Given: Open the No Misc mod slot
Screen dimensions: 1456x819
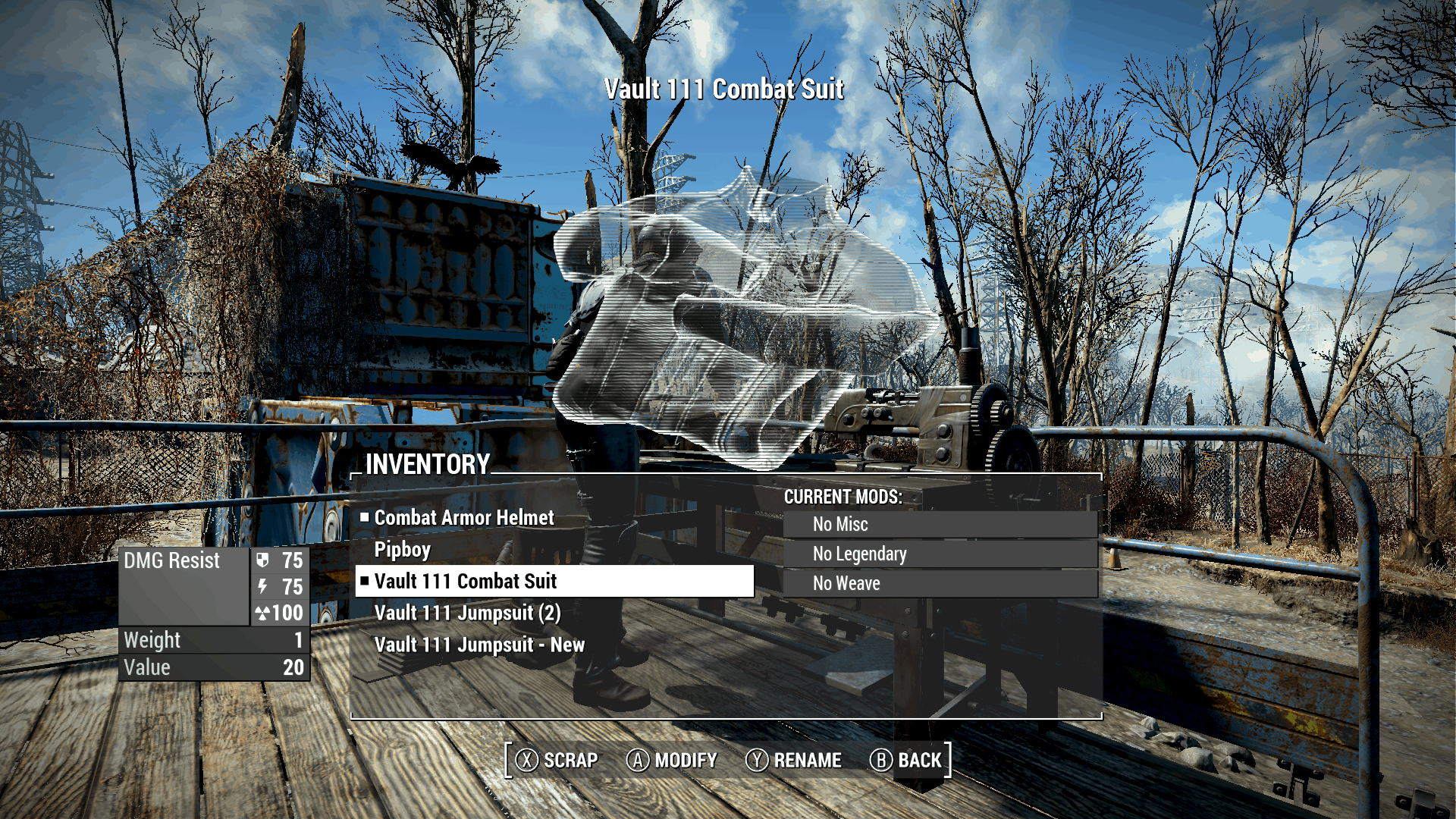Looking at the screenshot, I should pos(940,524).
